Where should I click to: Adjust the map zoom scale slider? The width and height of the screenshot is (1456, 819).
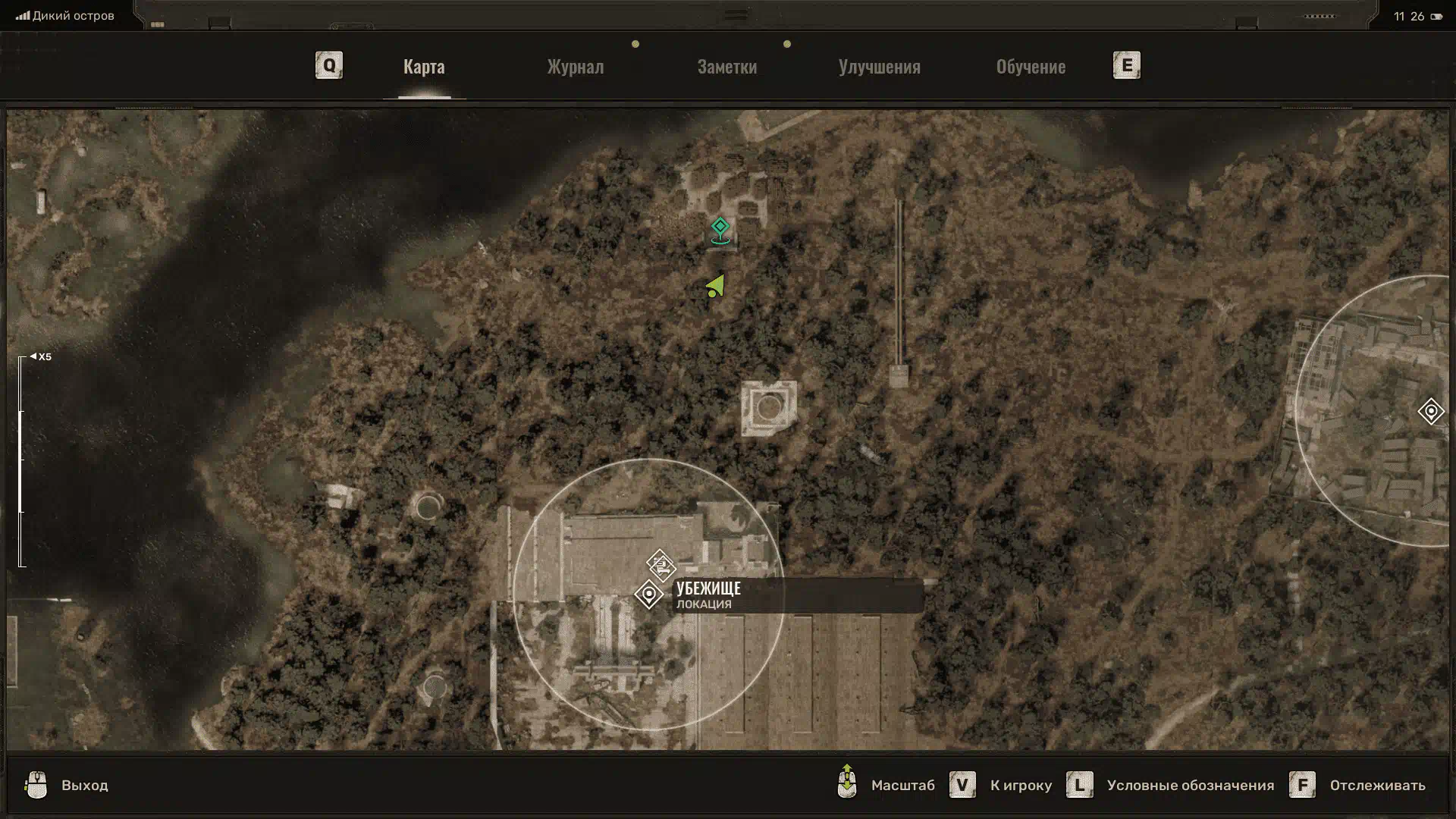tap(21, 461)
